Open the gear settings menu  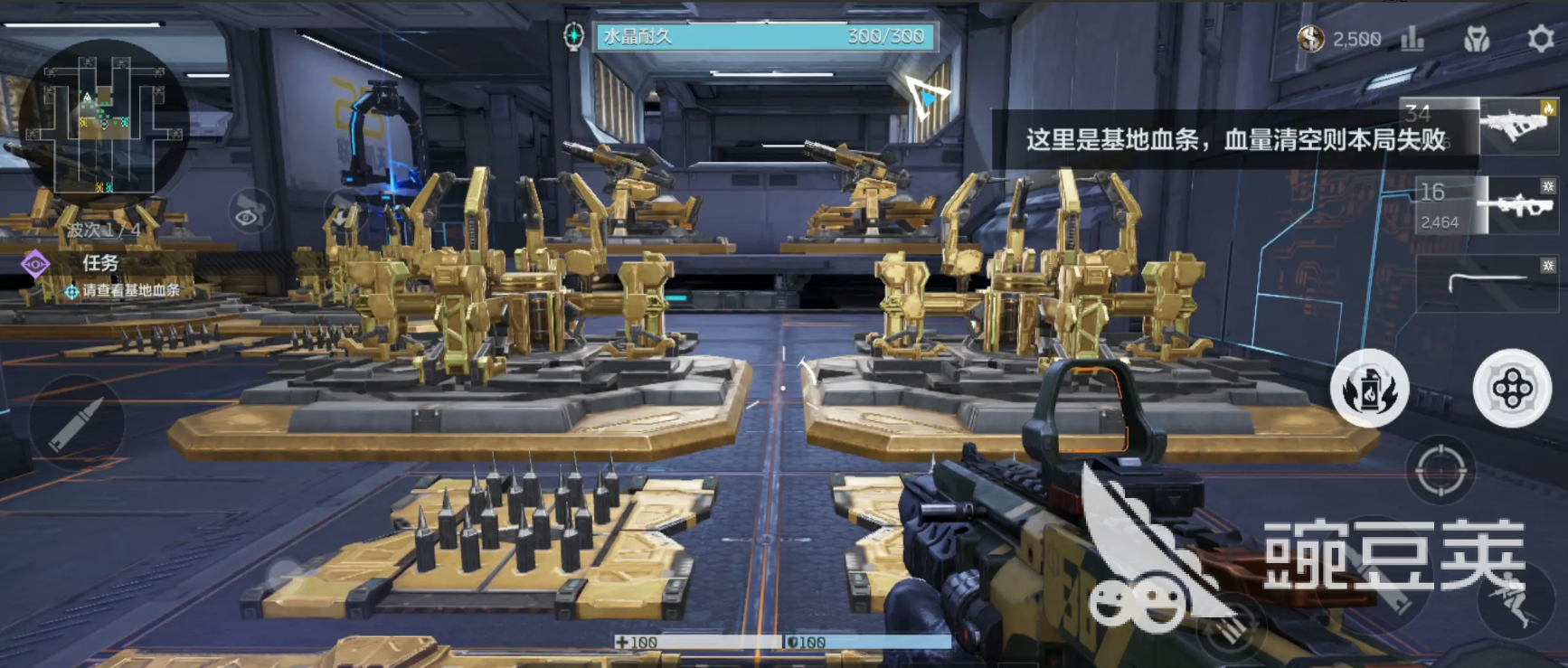[1540, 39]
